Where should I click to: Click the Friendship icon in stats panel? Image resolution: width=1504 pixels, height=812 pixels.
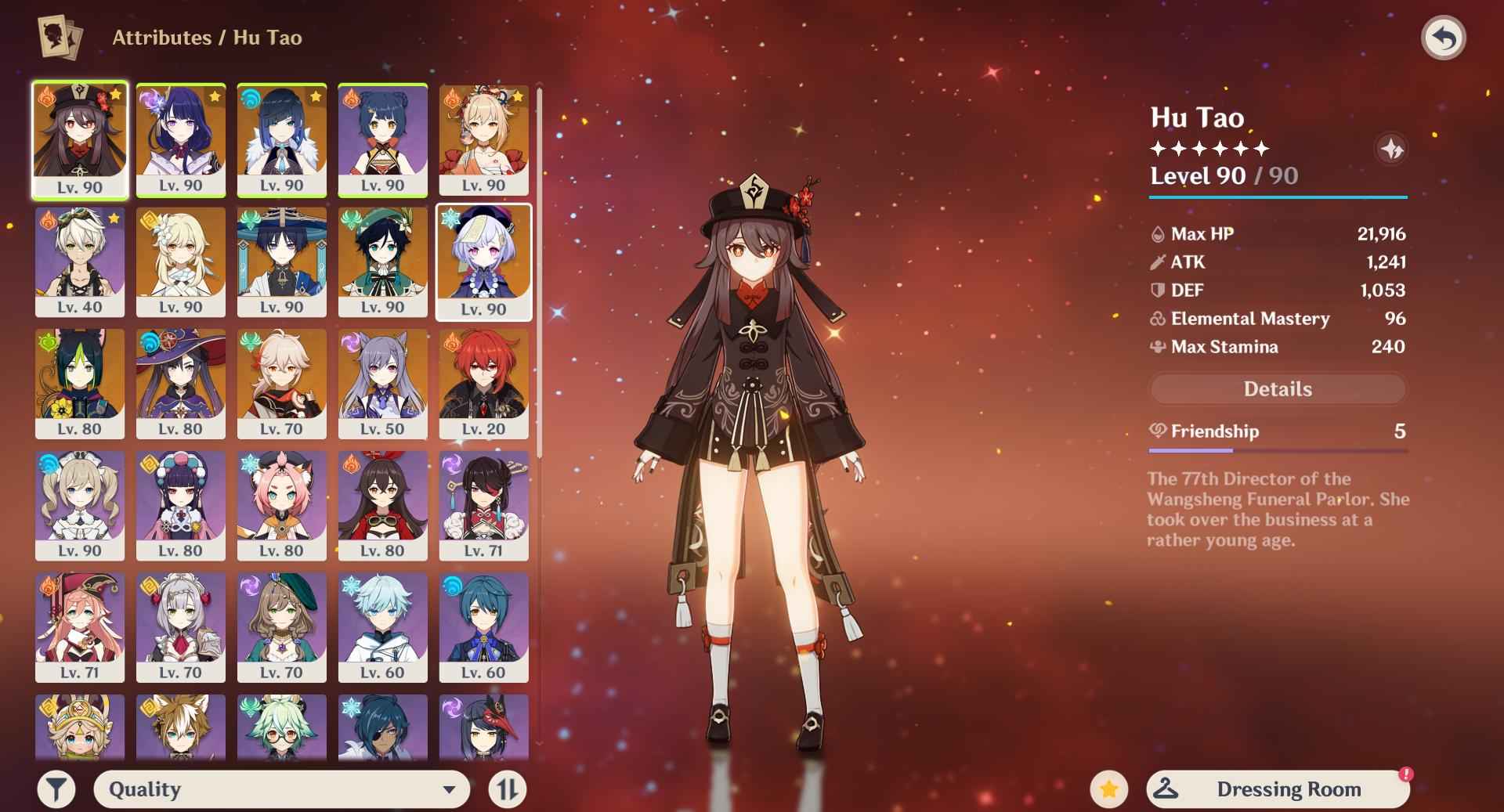point(1157,431)
